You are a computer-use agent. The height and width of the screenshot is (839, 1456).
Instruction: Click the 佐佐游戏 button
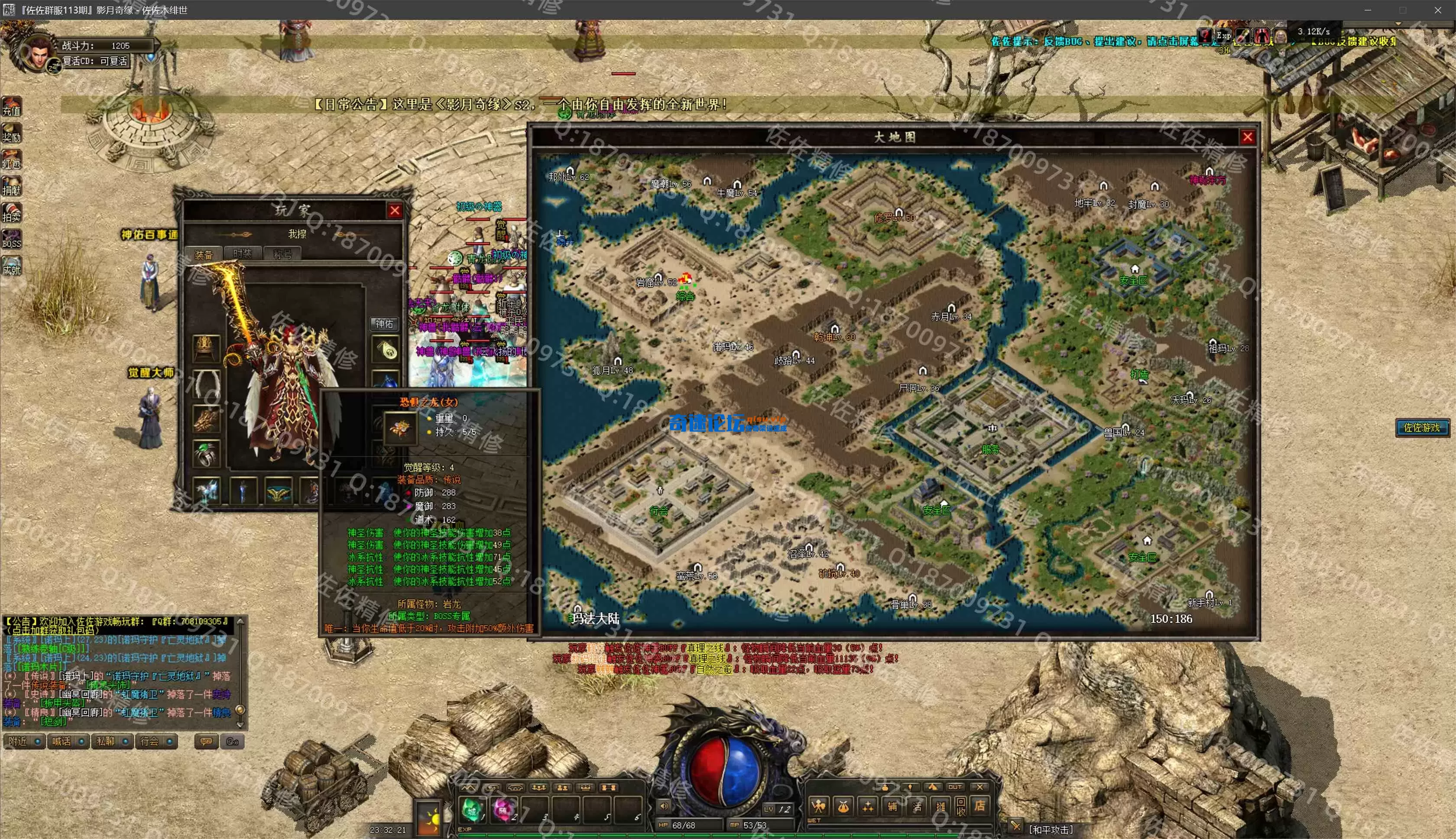[1421, 428]
